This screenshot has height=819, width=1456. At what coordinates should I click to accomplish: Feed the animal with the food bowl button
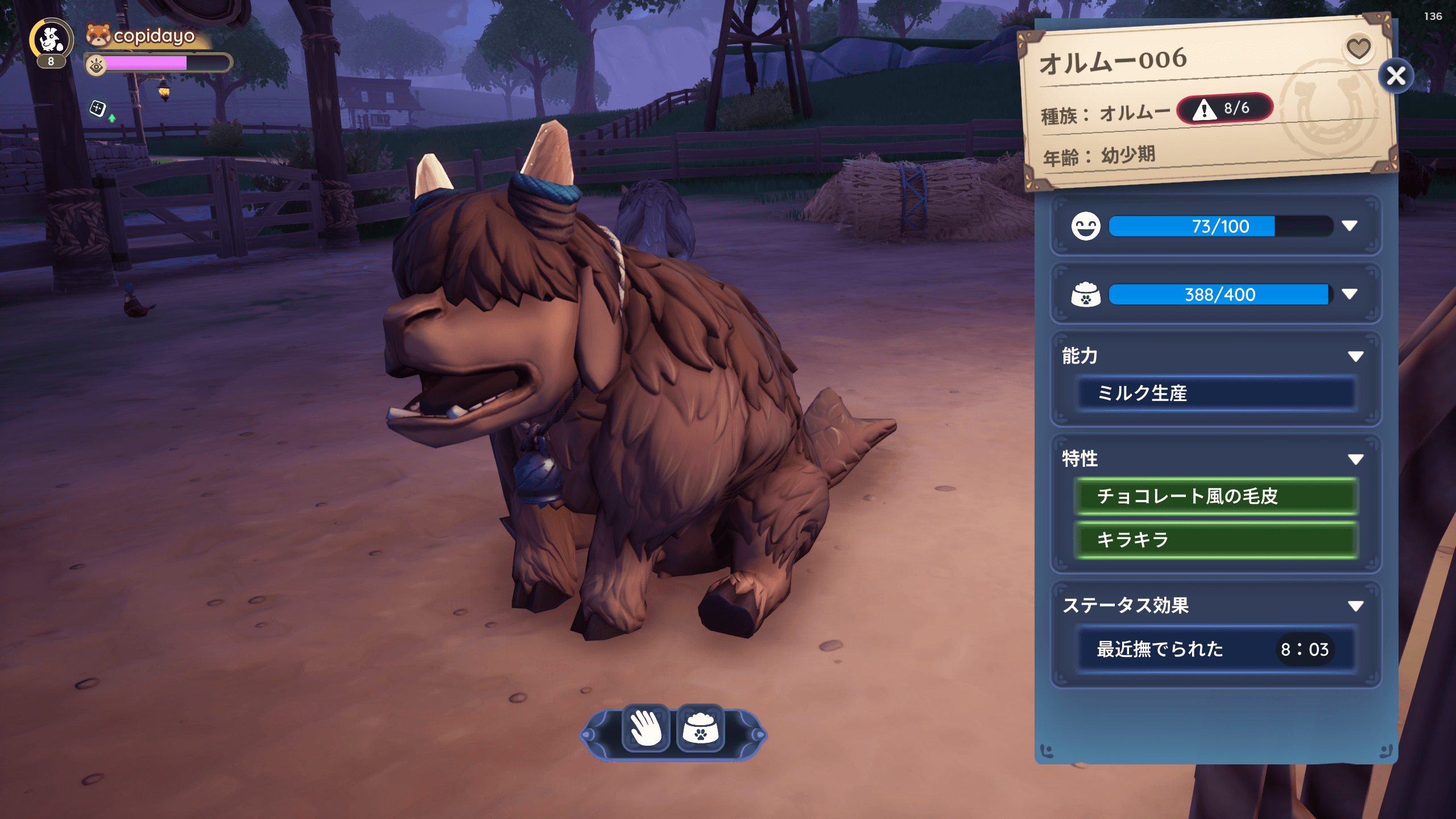point(701,728)
